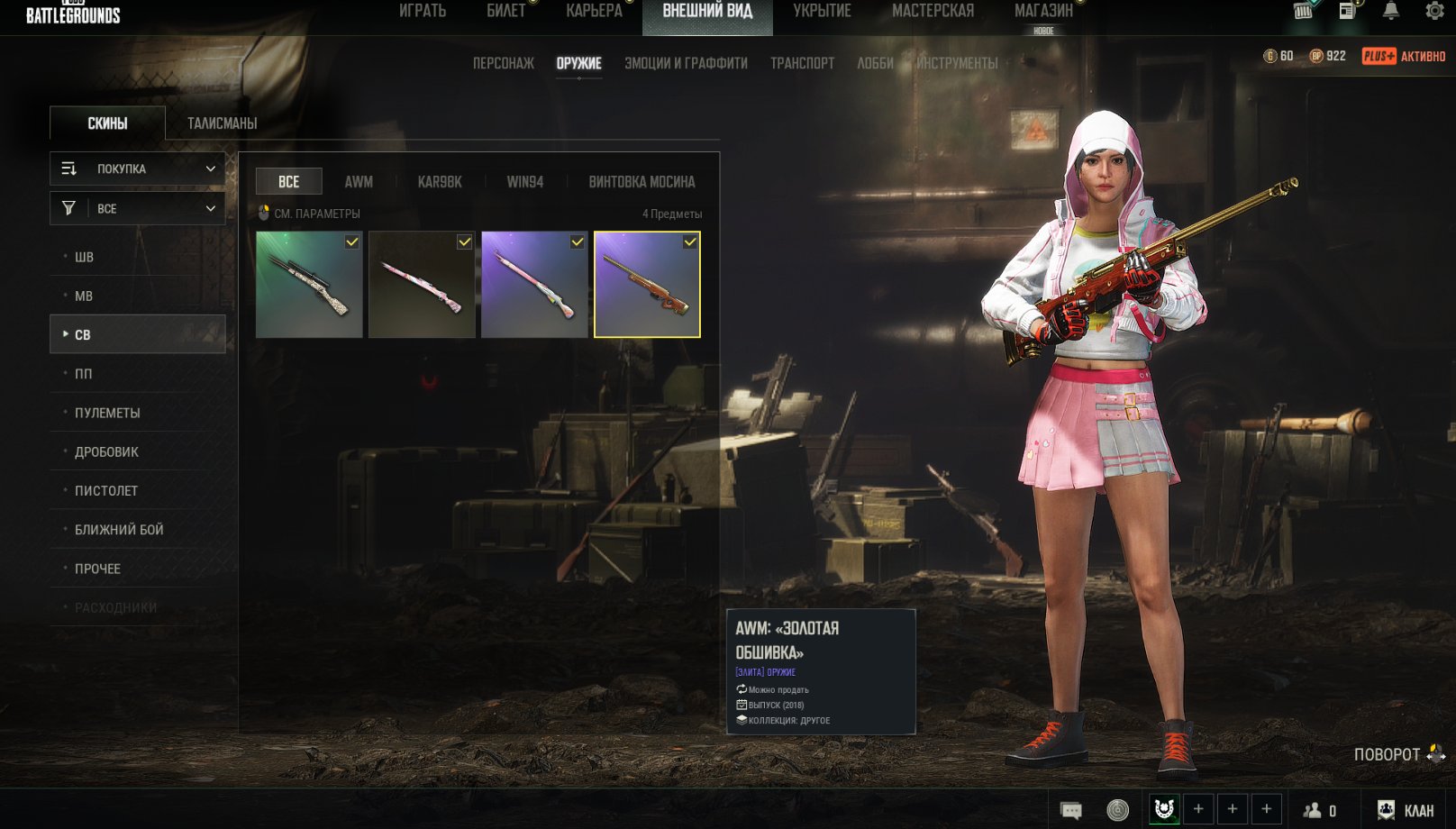The image size is (1456, 829).
Task: Expand the ВСЕ filter dropdown
Action: click(137, 208)
